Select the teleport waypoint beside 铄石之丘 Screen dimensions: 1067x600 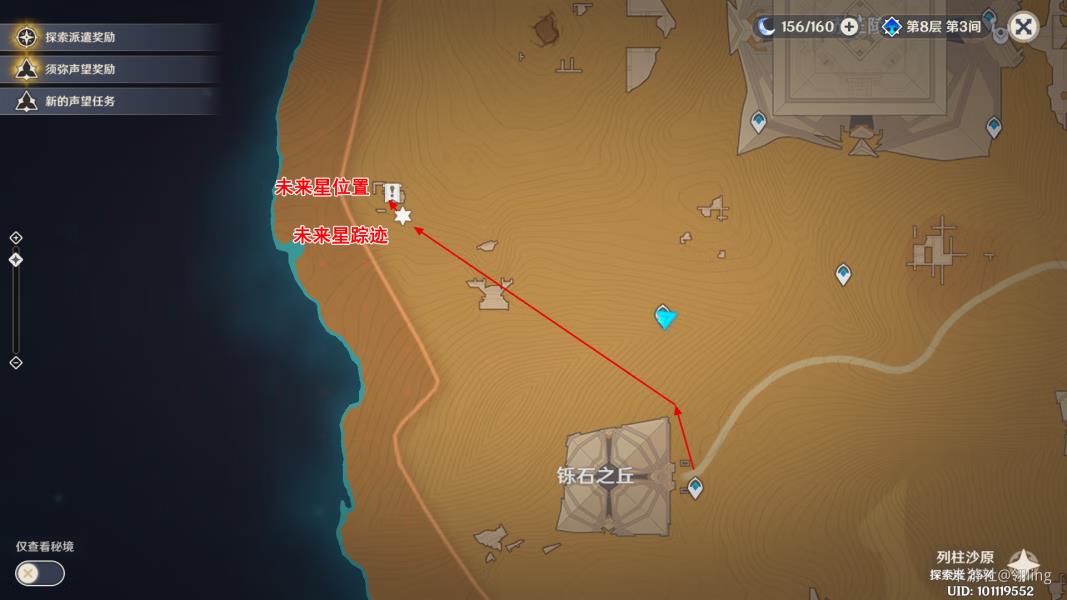click(x=695, y=488)
